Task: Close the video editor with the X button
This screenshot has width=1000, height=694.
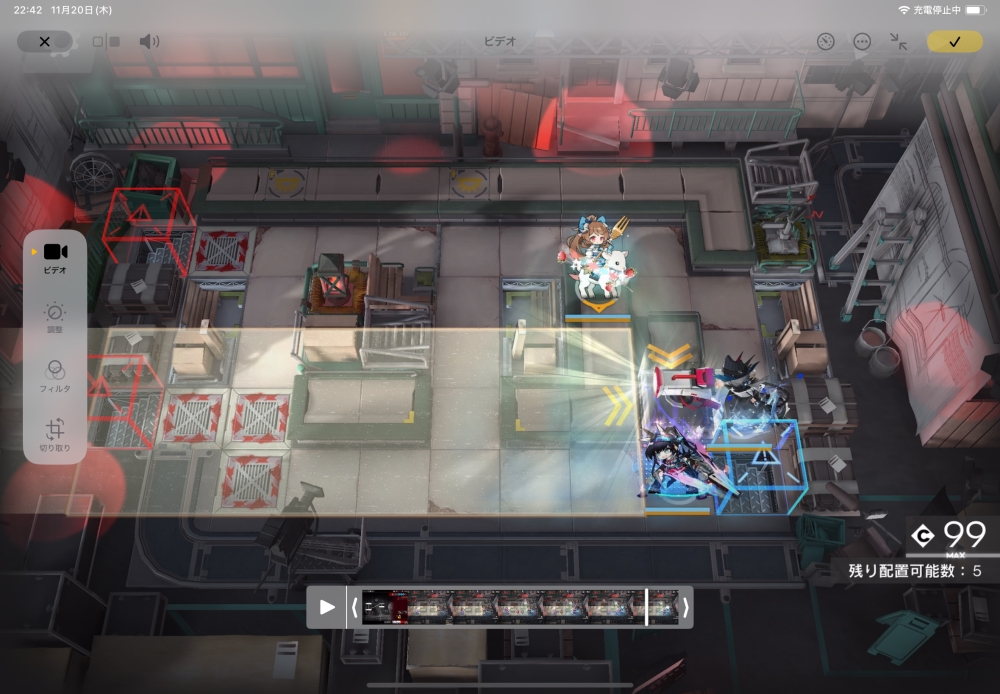Action: [x=44, y=41]
